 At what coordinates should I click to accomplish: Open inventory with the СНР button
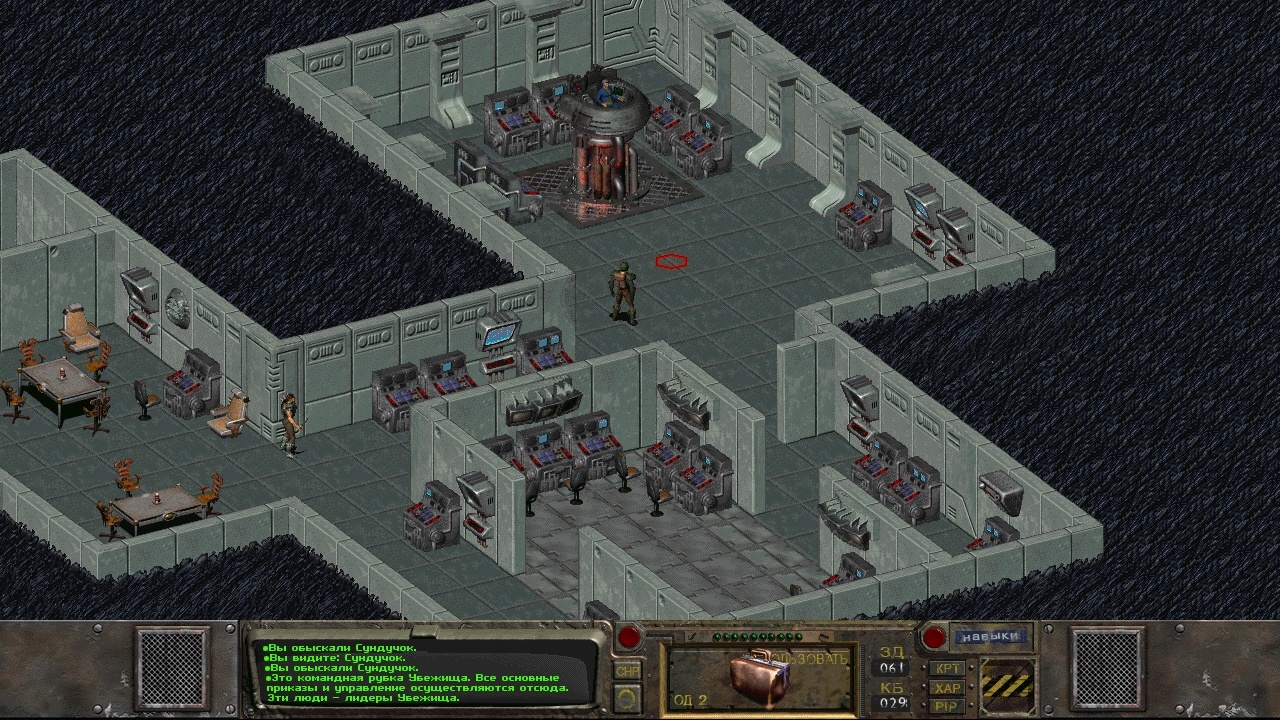click(x=628, y=670)
